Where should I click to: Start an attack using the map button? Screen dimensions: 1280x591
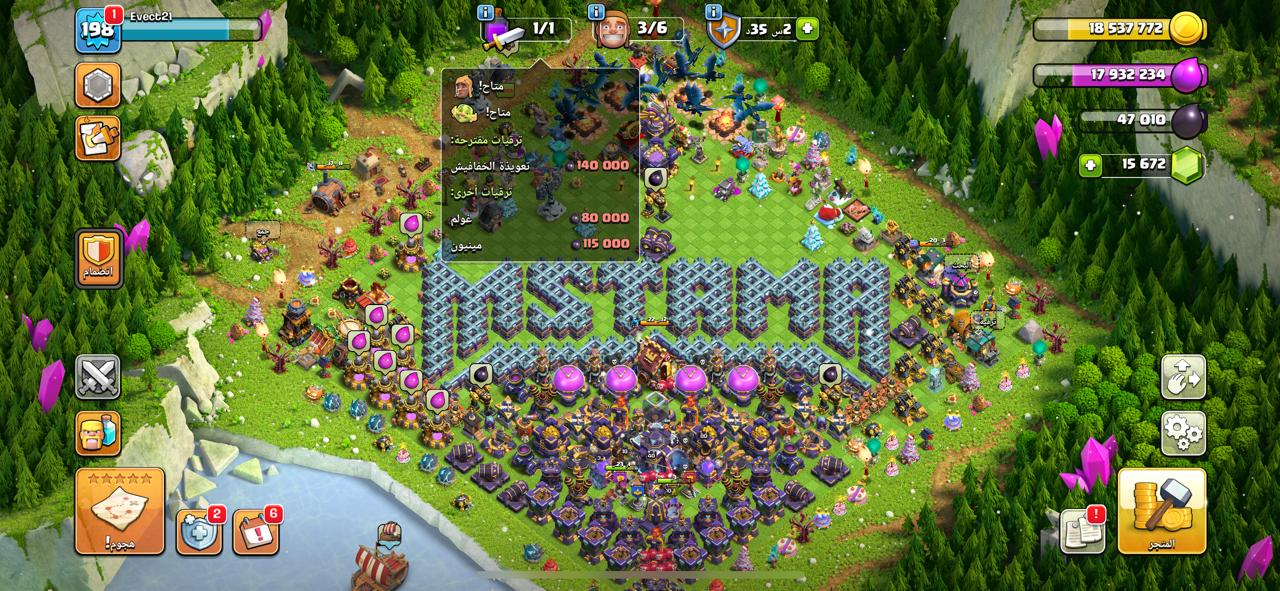120,510
